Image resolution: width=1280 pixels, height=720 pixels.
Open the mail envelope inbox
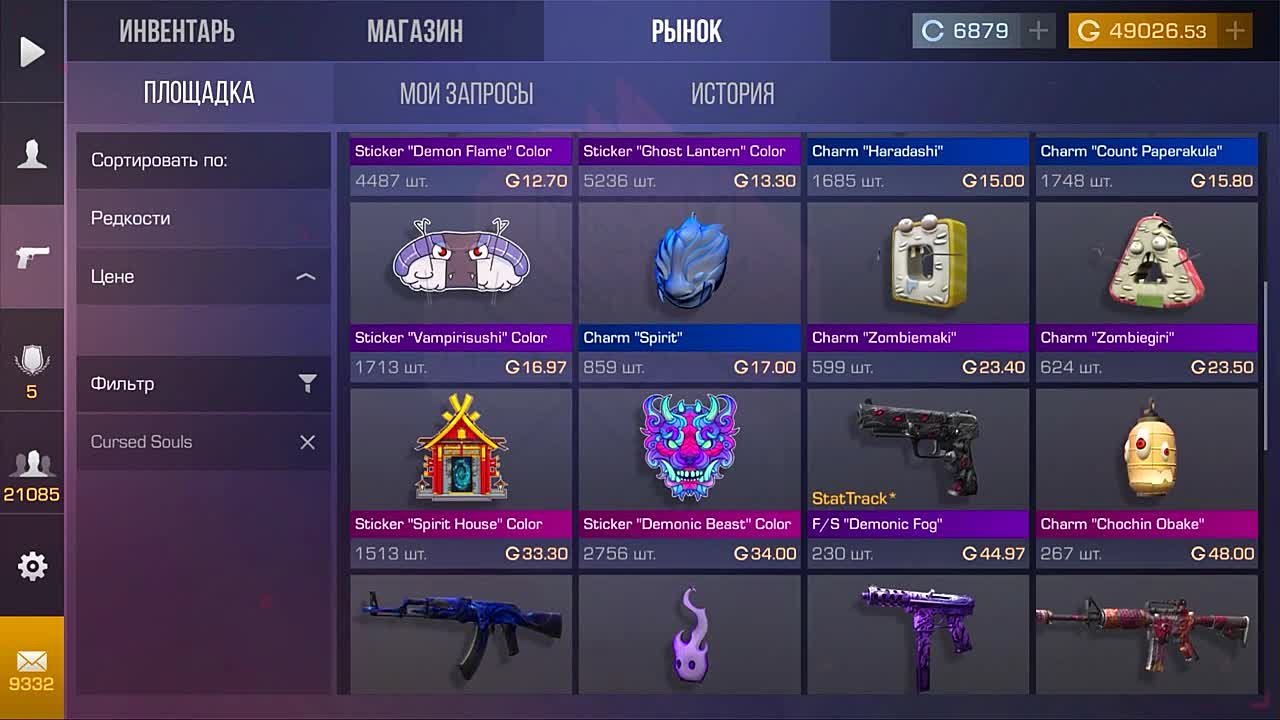pyautogui.click(x=32, y=668)
